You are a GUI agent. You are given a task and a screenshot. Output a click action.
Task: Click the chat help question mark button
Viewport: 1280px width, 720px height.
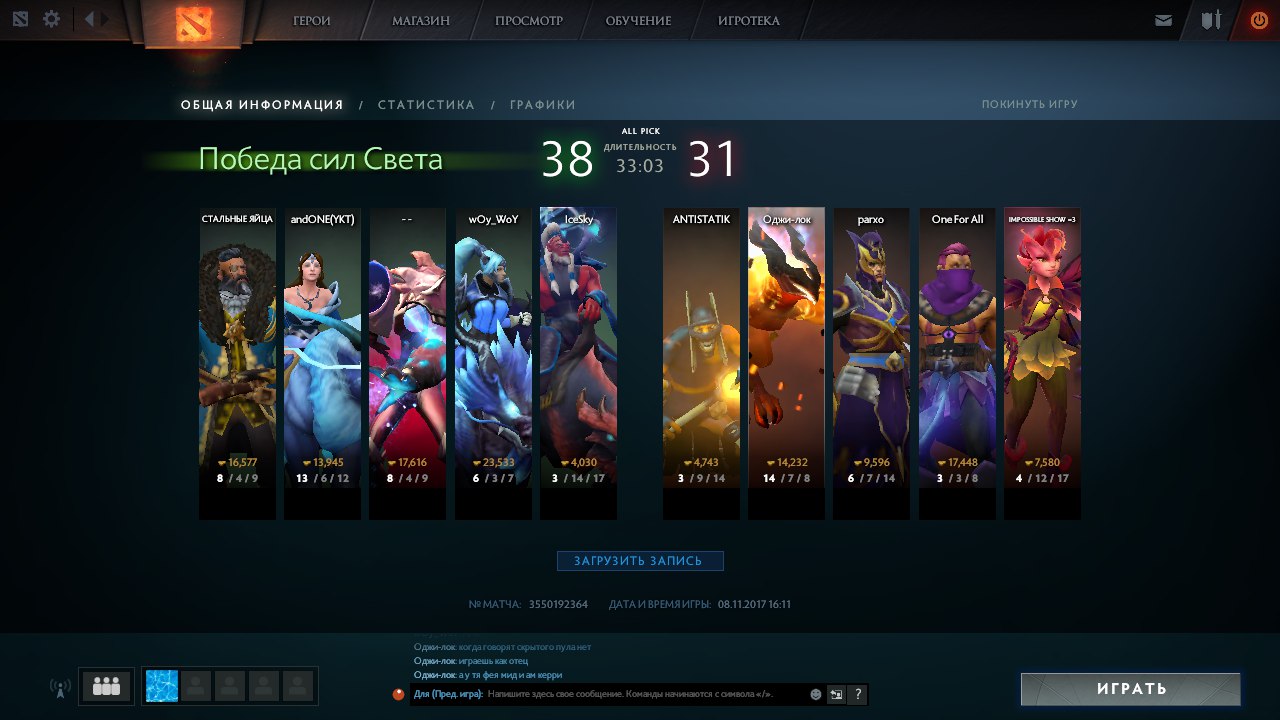click(857, 694)
